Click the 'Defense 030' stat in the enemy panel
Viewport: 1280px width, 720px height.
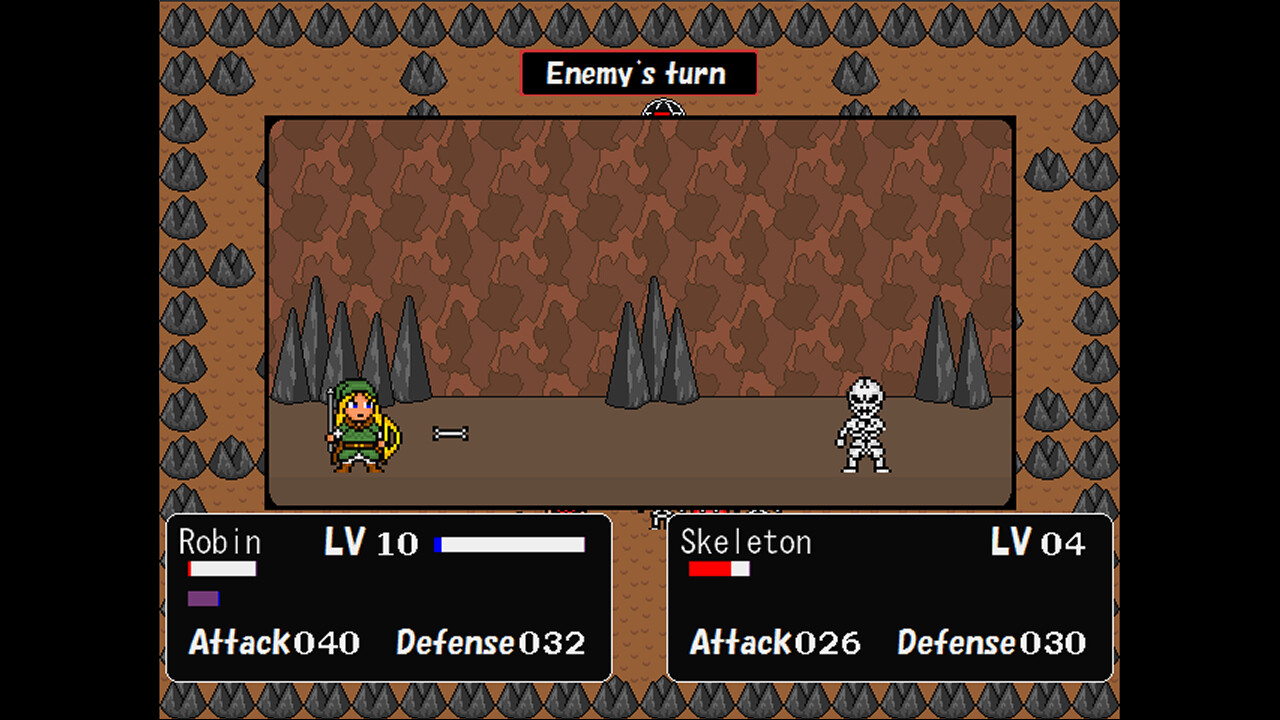click(x=992, y=643)
